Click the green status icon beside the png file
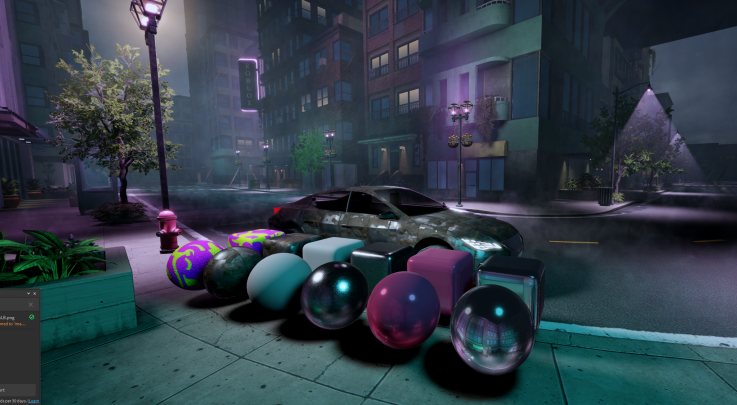Screen dimensions: 737x405 click(32, 316)
